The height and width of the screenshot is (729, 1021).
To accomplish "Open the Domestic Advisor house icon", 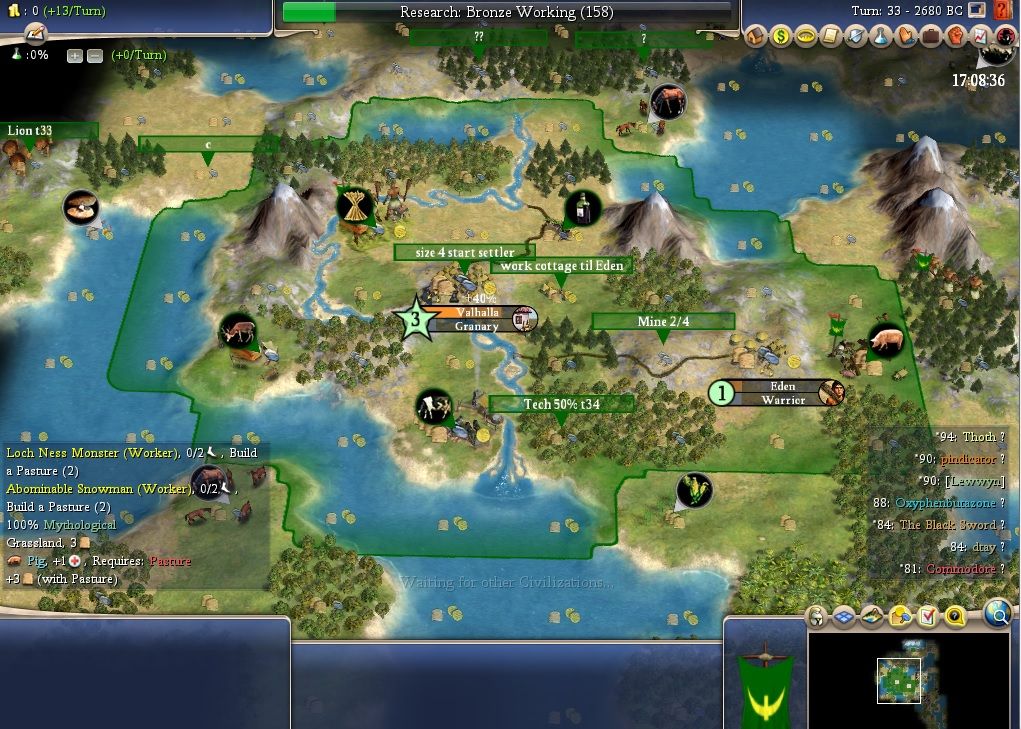I will tap(756, 37).
